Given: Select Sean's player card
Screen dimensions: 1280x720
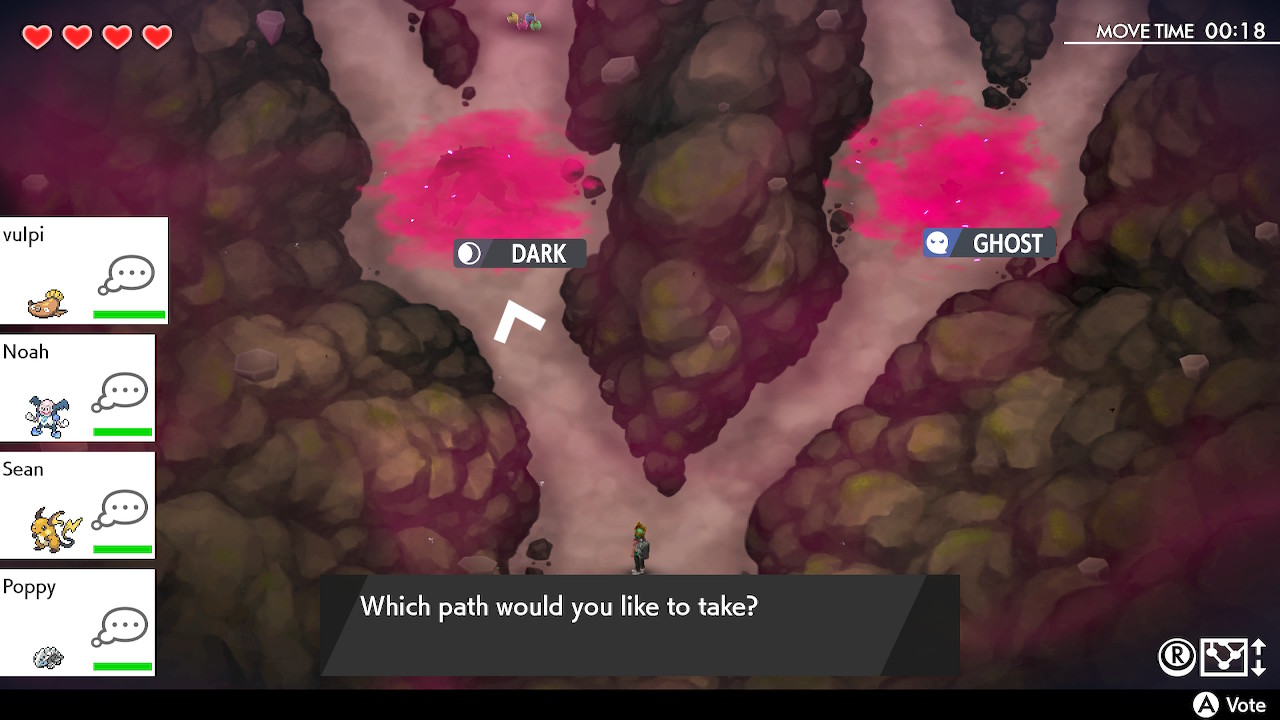Looking at the screenshot, I should click(78, 505).
